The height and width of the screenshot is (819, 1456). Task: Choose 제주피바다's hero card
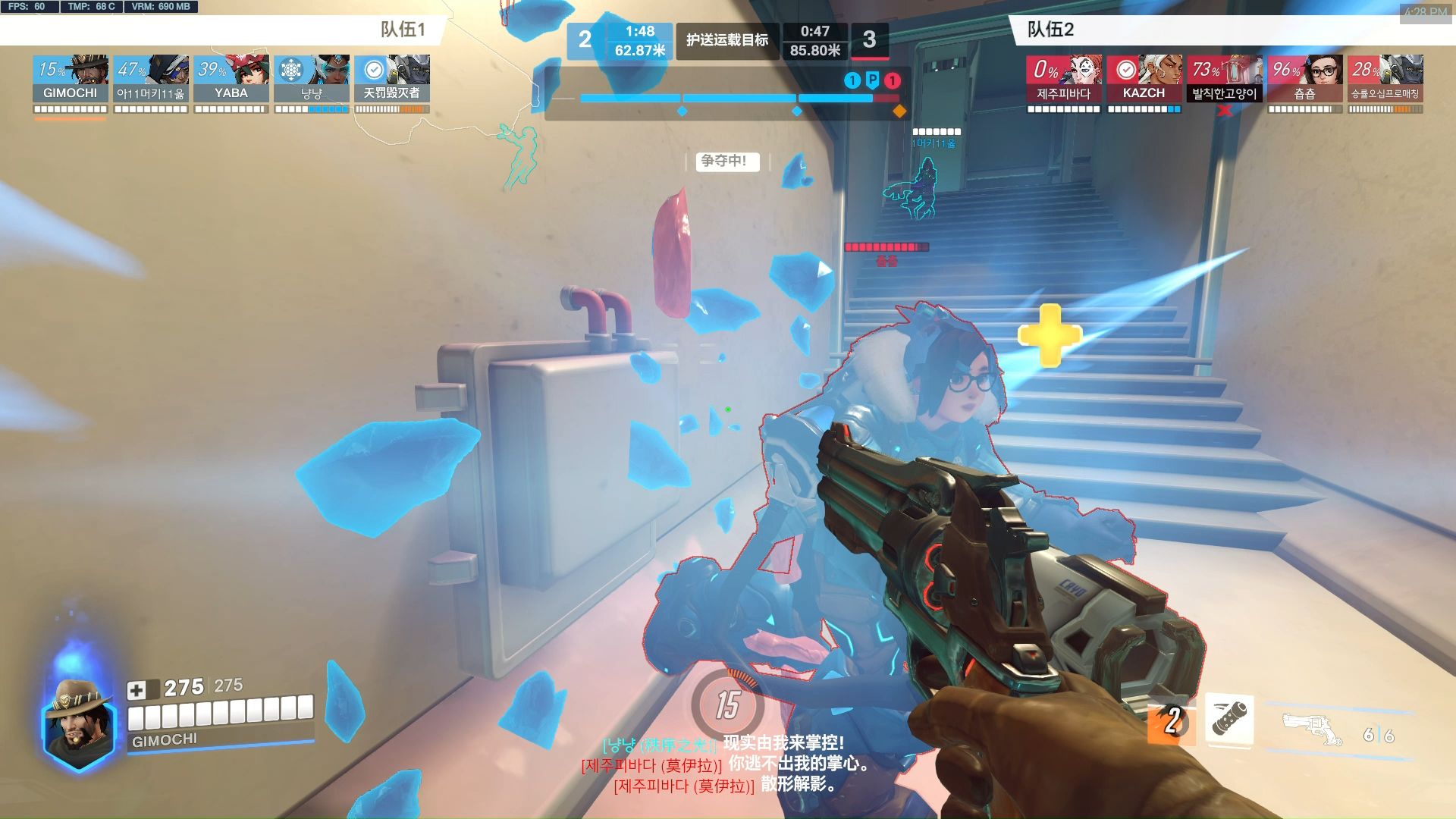1063,79
